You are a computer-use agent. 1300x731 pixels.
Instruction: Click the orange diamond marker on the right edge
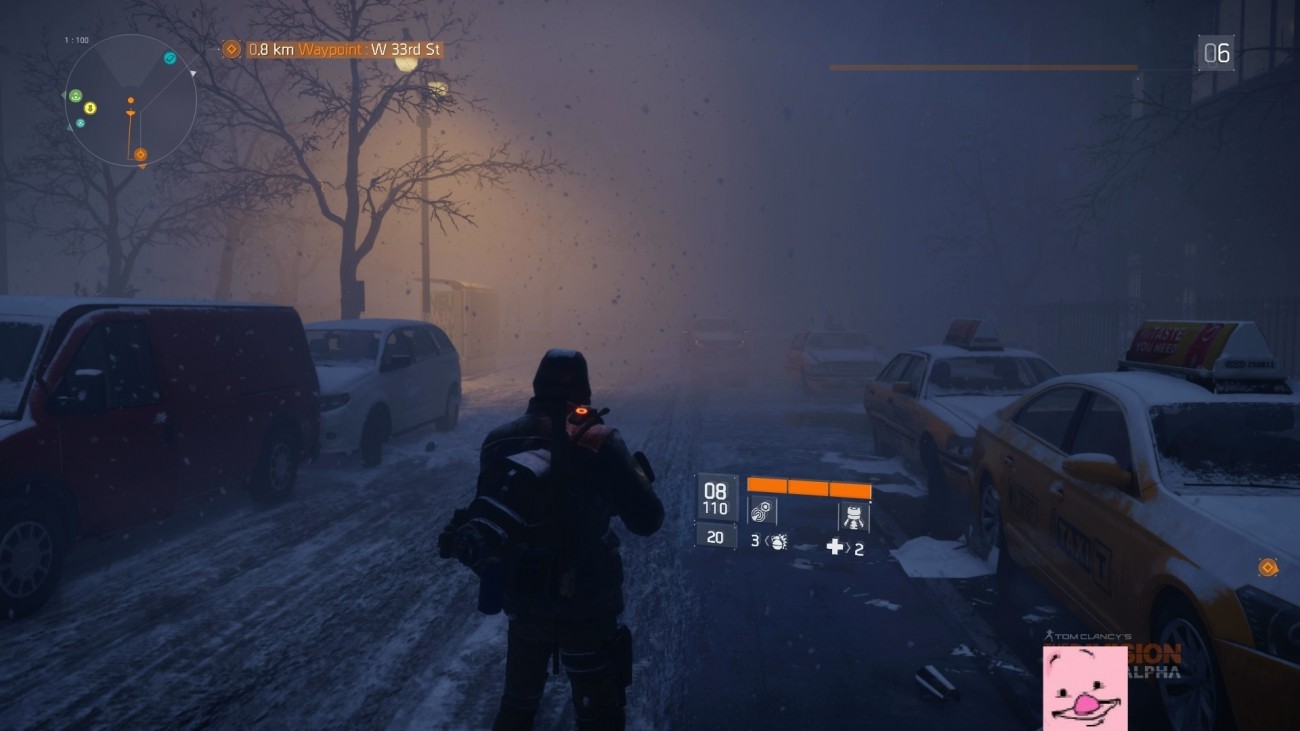1266,566
